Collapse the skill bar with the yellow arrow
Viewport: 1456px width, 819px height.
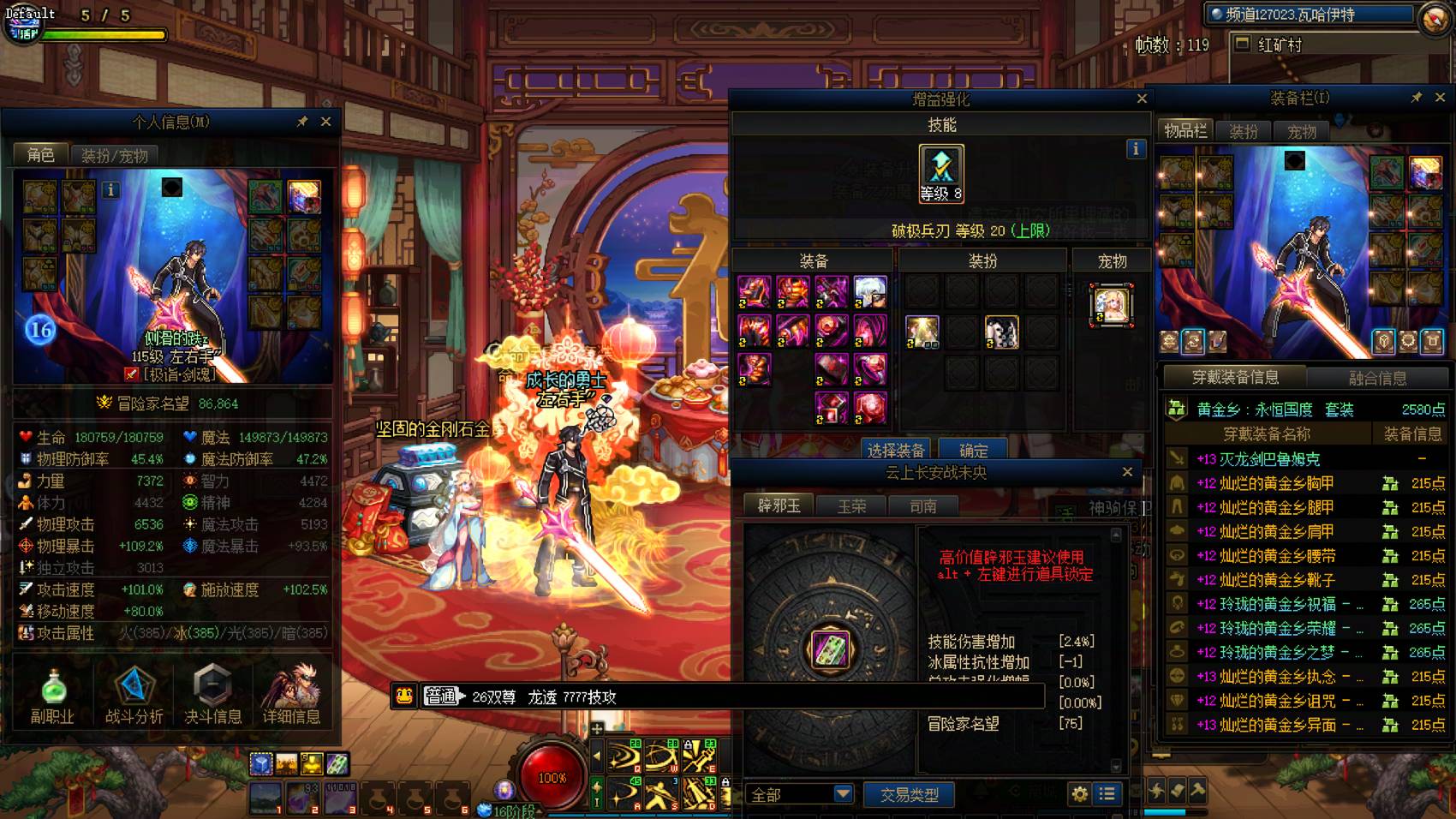point(597,756)
